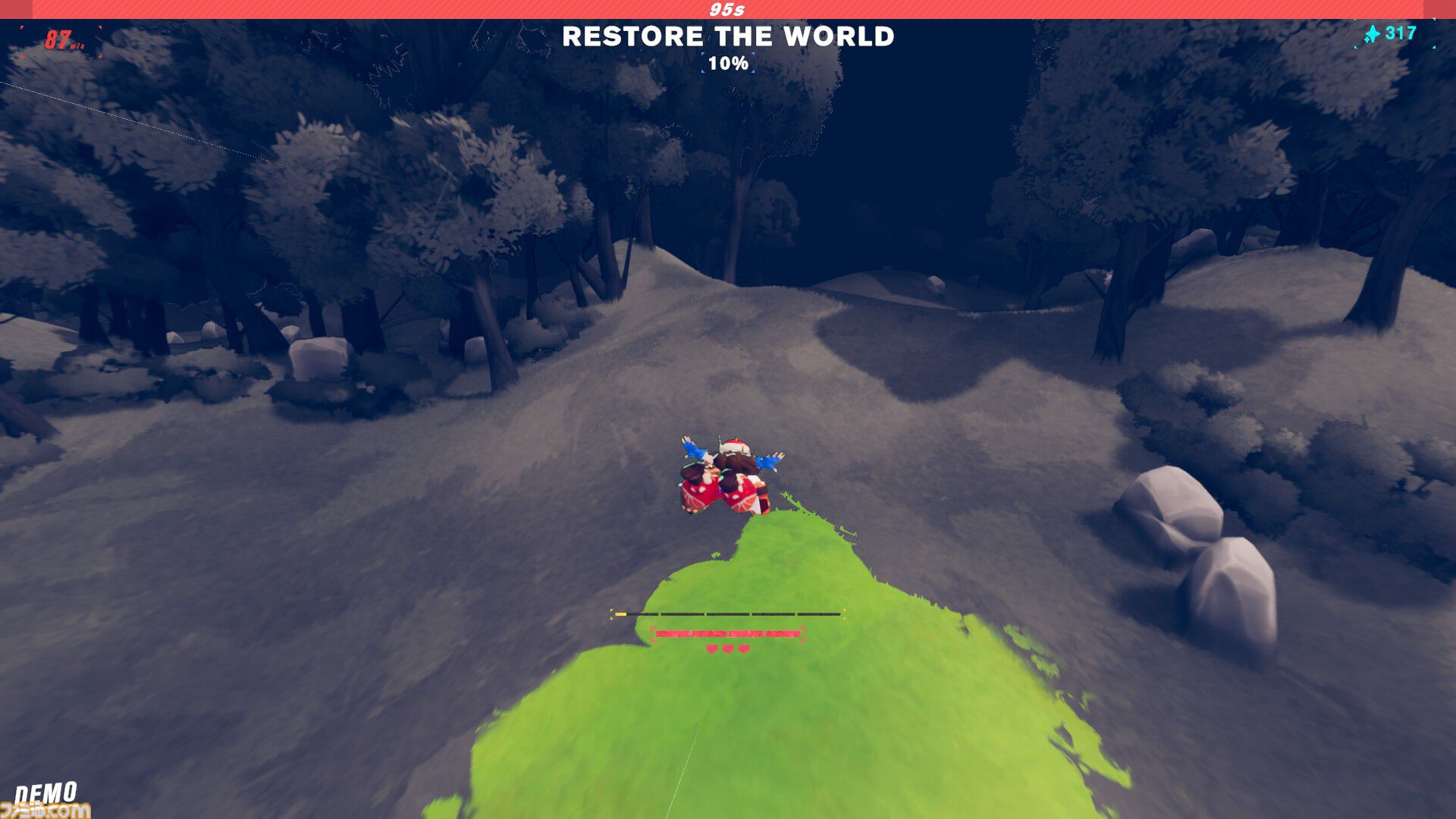The image size is (1456, 819).
Task: Click the first heart icon
Action: 711,648
